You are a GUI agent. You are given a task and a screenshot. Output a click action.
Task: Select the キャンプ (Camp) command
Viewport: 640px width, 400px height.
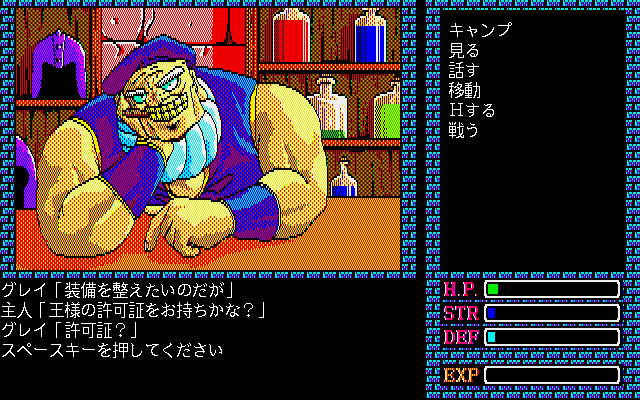(480, 30)
